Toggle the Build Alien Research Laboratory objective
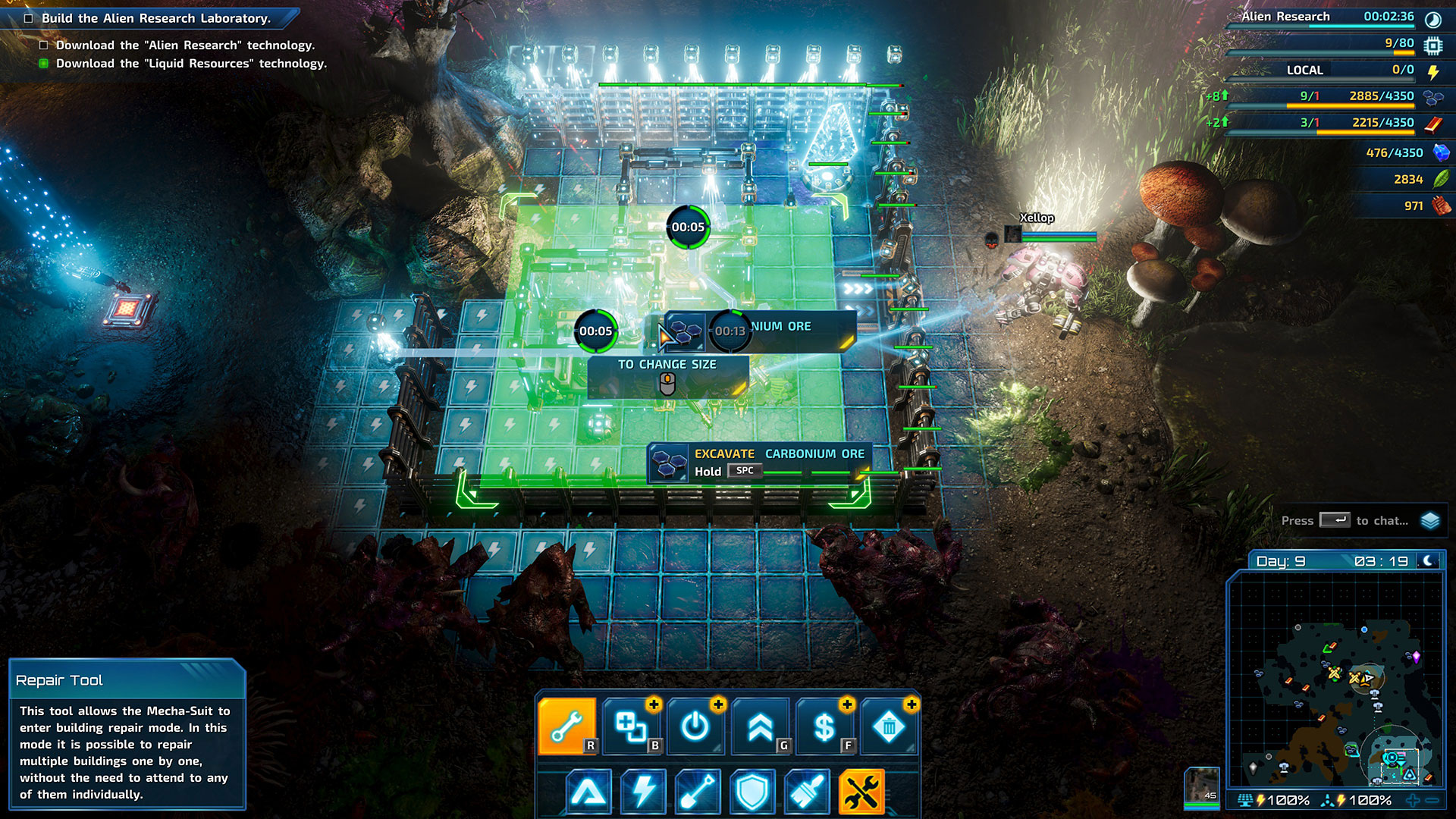The width and height of the screenshot is (1456, 819). (29, 18)
